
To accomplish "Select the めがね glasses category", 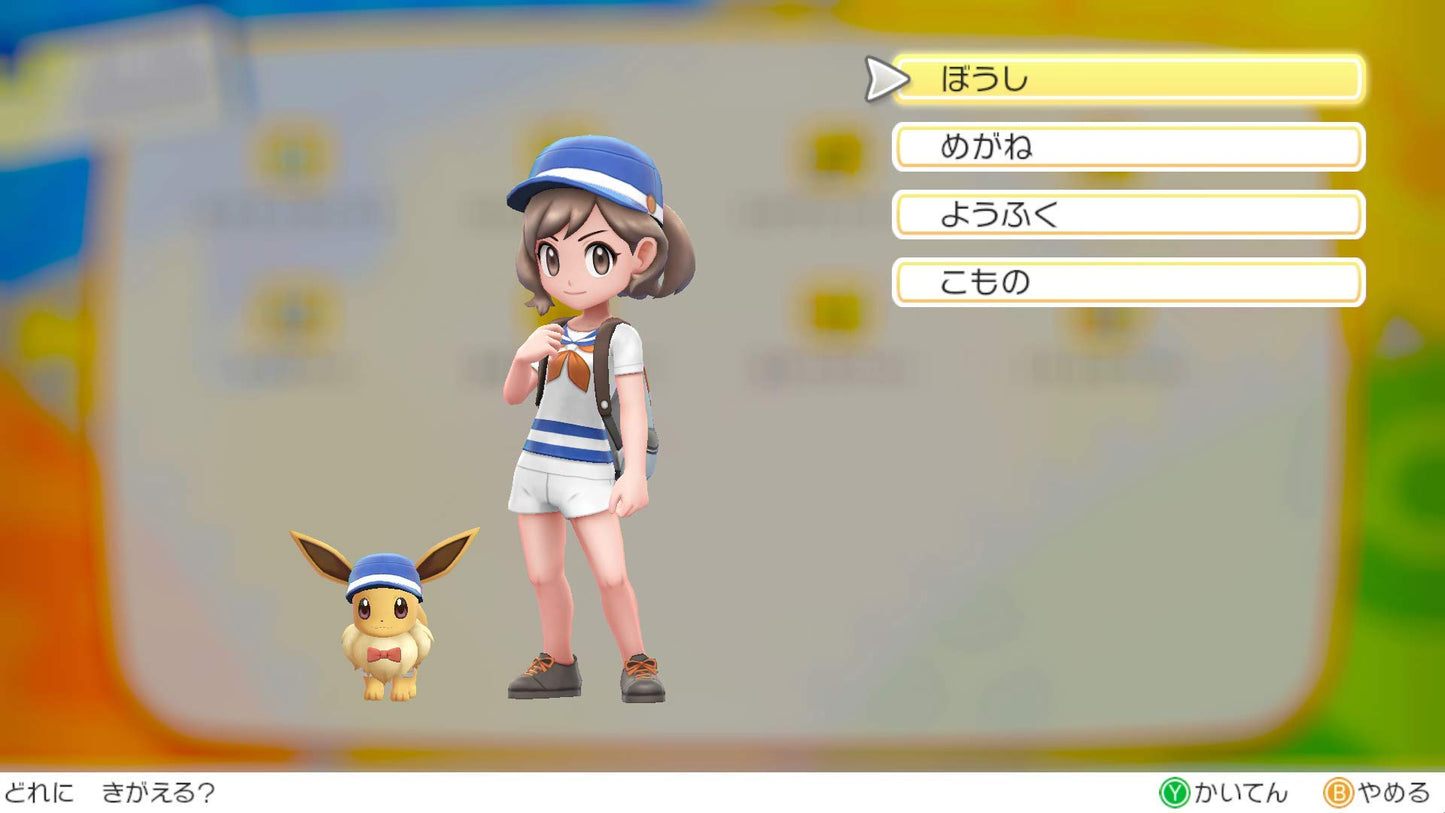I will point(1130,147).
